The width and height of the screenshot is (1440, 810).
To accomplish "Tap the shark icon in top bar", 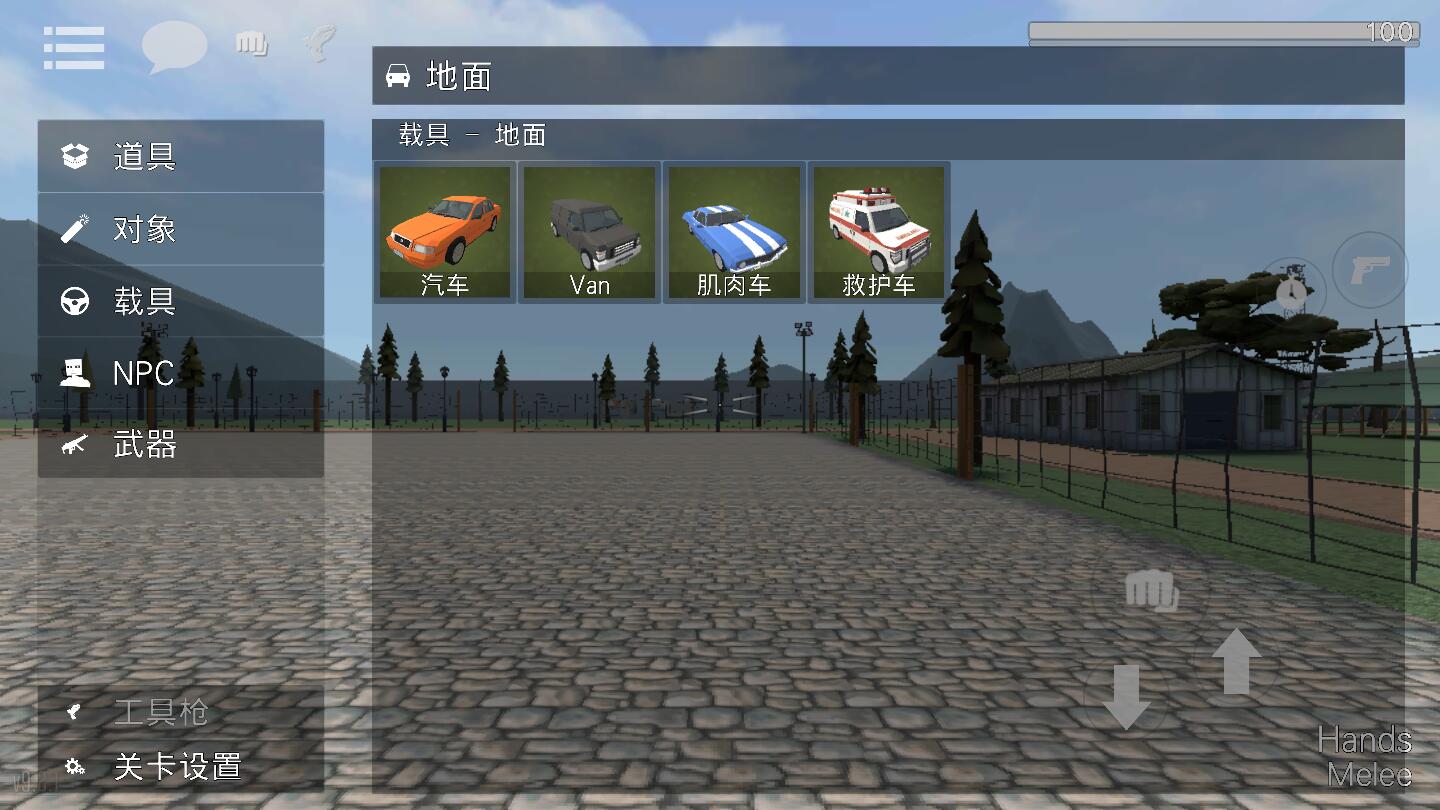I will tap(319, 42).
